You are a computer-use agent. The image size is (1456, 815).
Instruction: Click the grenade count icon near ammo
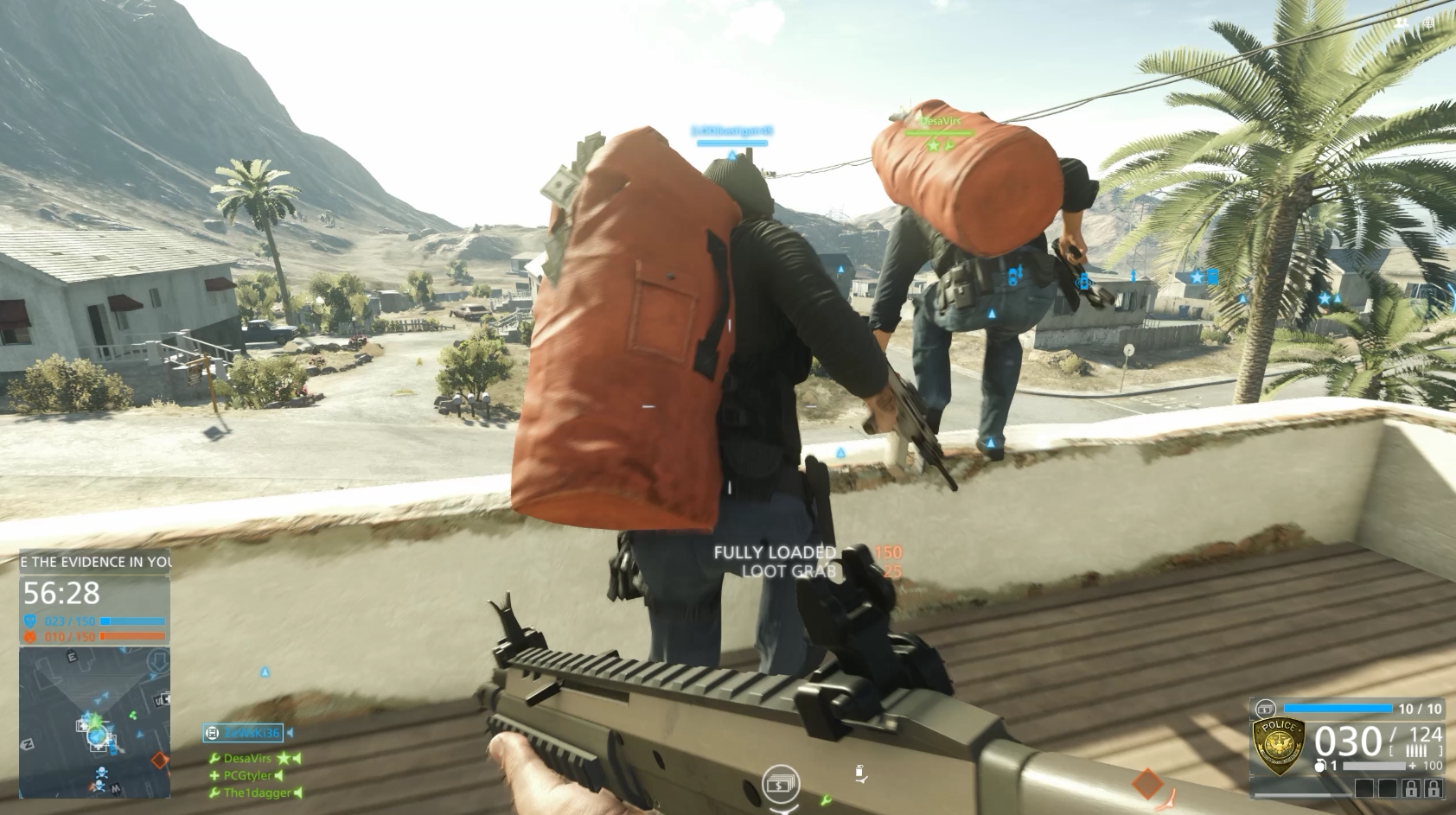(1320, 766)
